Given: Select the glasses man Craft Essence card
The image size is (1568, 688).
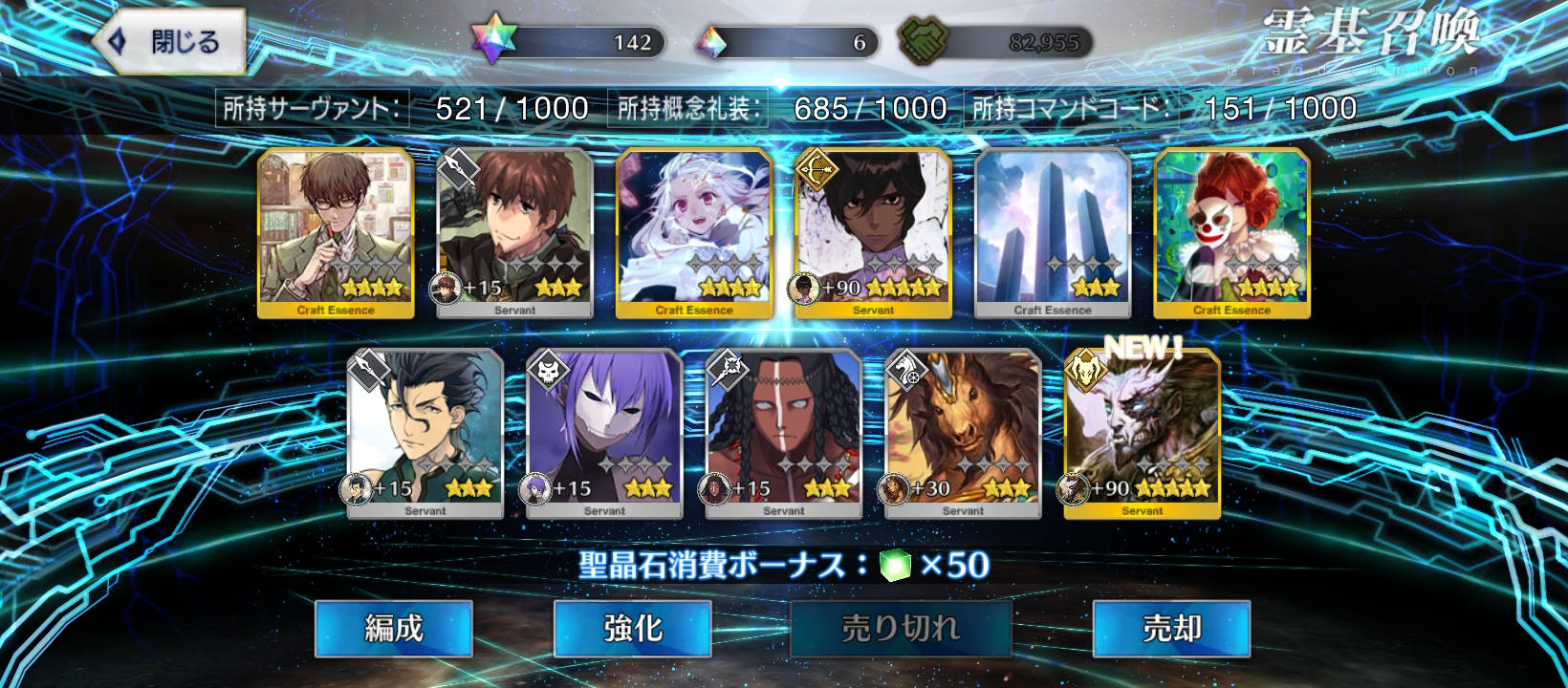Looking at the screenshot, I should [x=336, y=232].
